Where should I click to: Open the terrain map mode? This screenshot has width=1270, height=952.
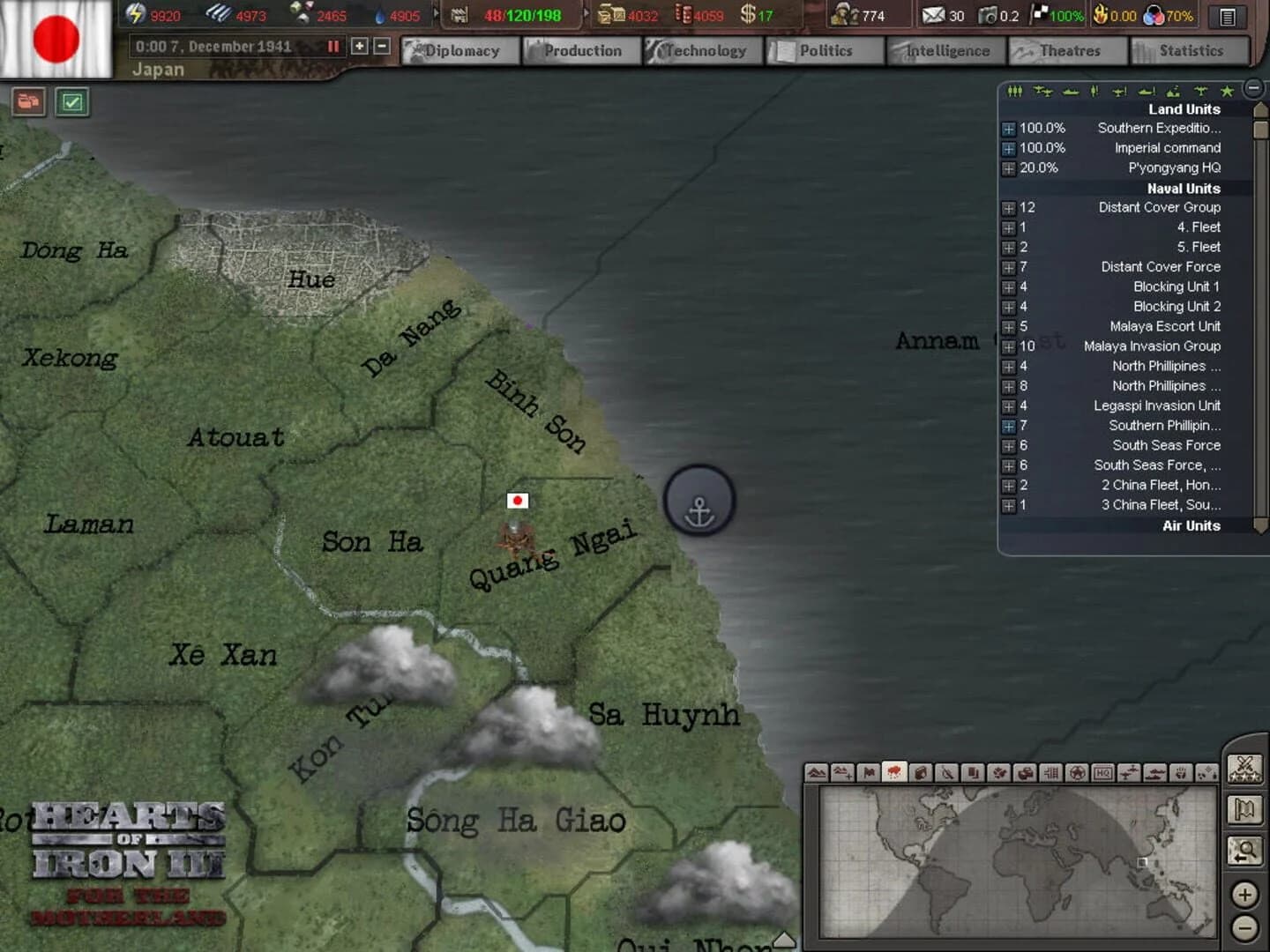(816, 773)
